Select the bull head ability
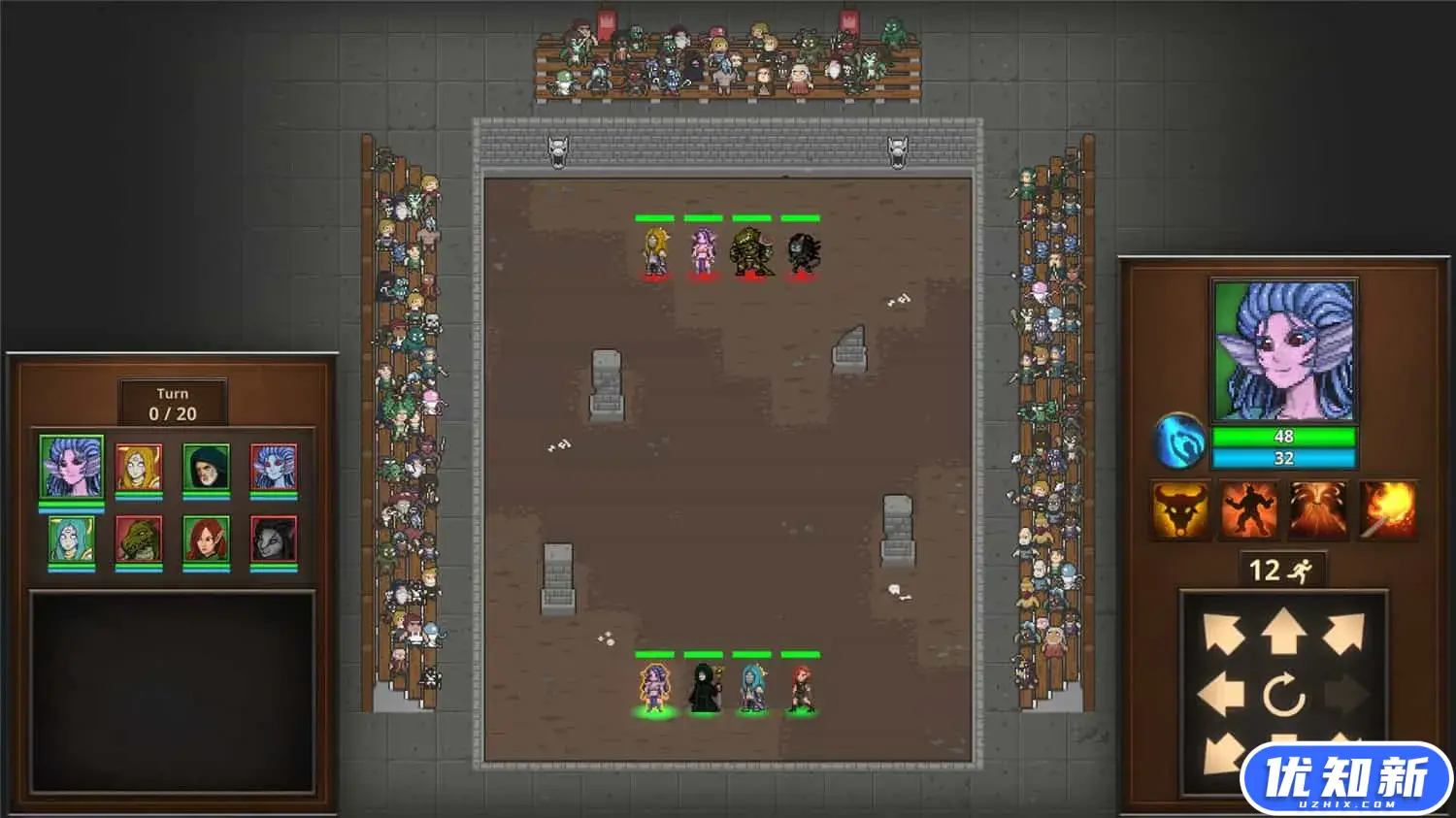The width and height of the screenshot is (1456, 818). [x=1179, y=509]
